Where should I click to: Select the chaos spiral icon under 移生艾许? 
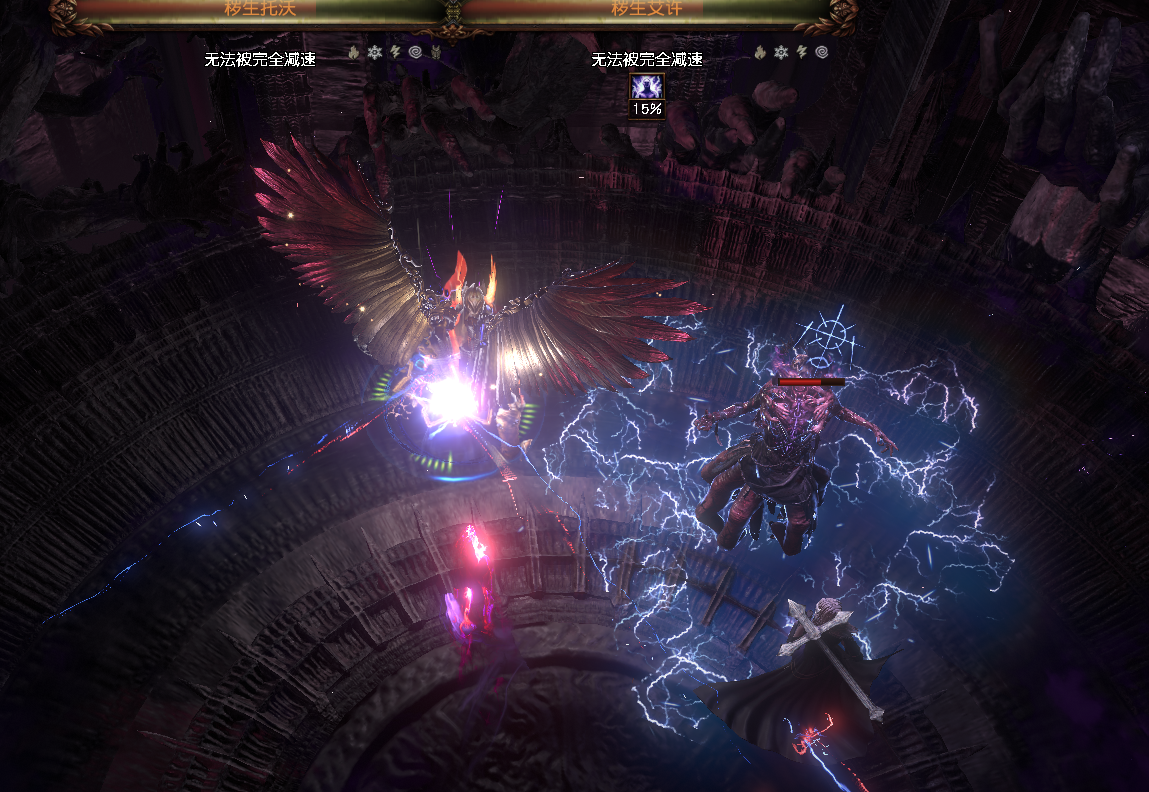tap(822, 52)
